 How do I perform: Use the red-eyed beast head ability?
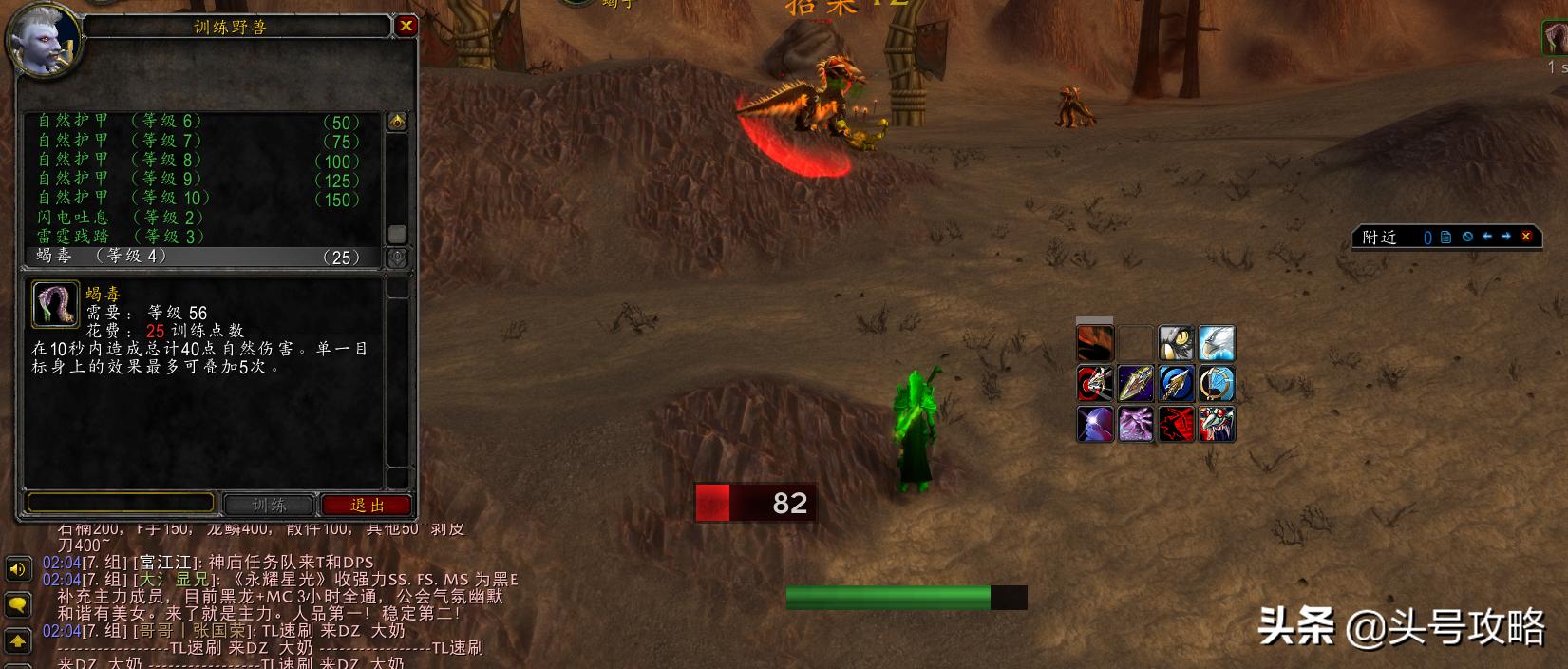point(1217,424)
